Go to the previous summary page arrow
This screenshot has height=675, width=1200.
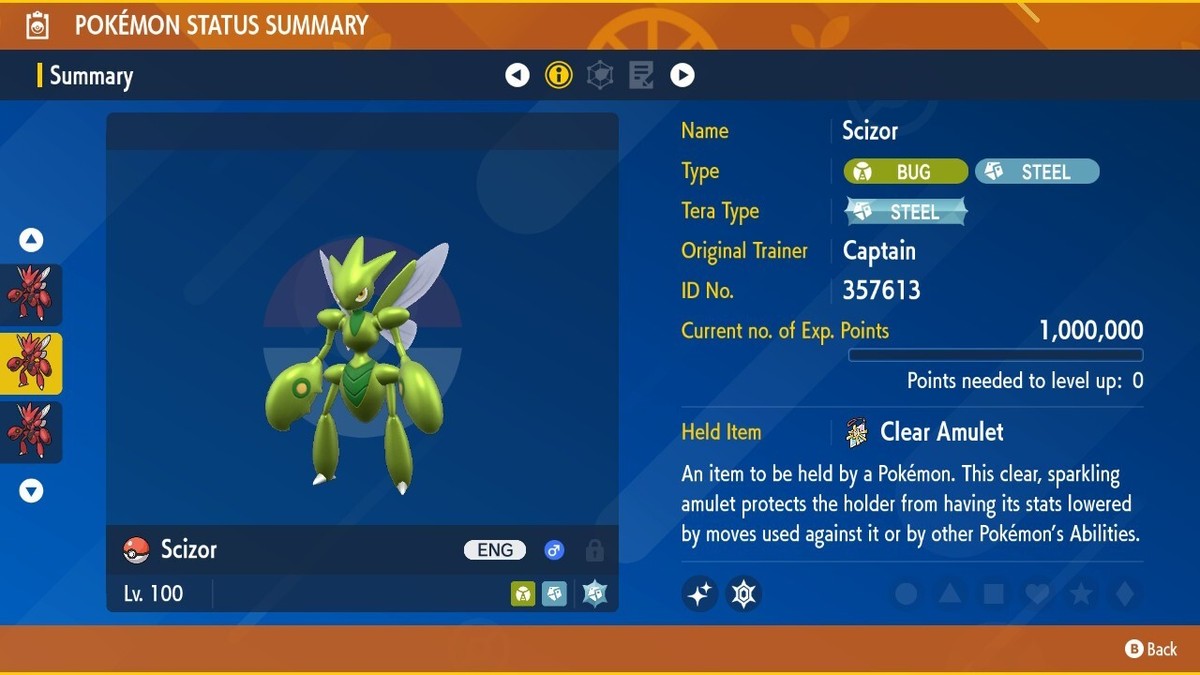(x=517, y=75)
